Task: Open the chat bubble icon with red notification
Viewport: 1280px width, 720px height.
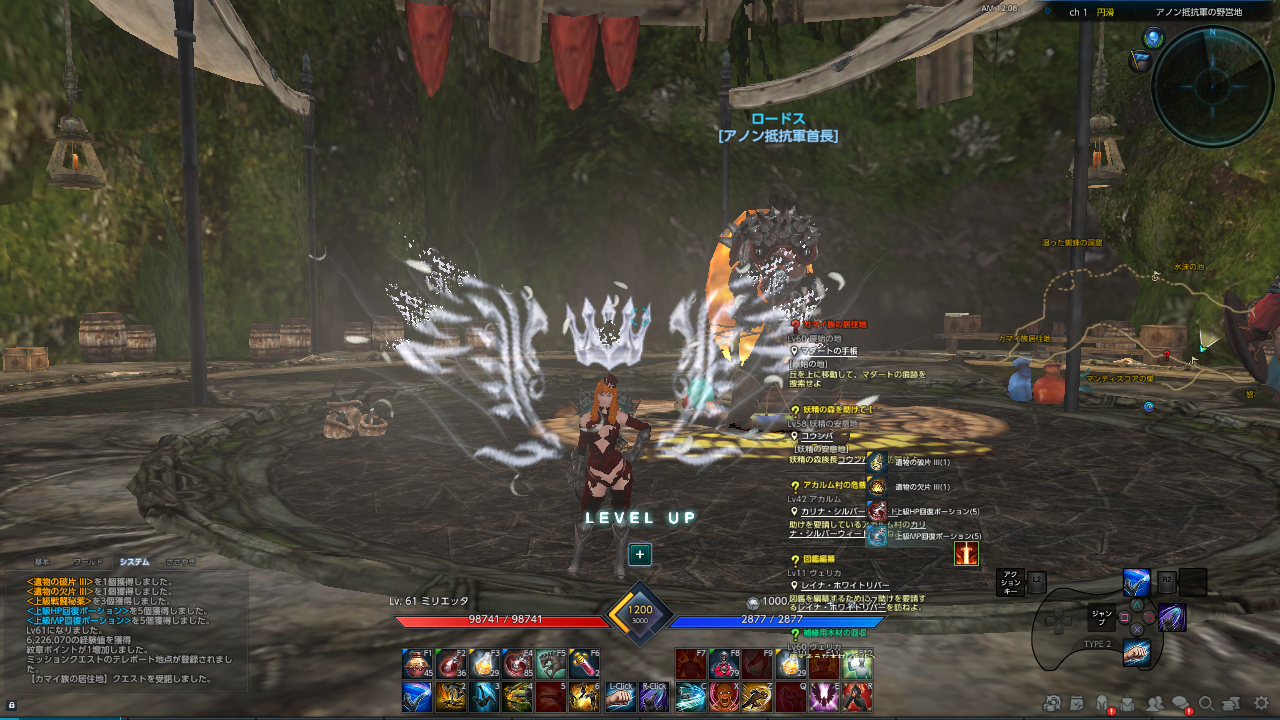Action: (1183, 703)
